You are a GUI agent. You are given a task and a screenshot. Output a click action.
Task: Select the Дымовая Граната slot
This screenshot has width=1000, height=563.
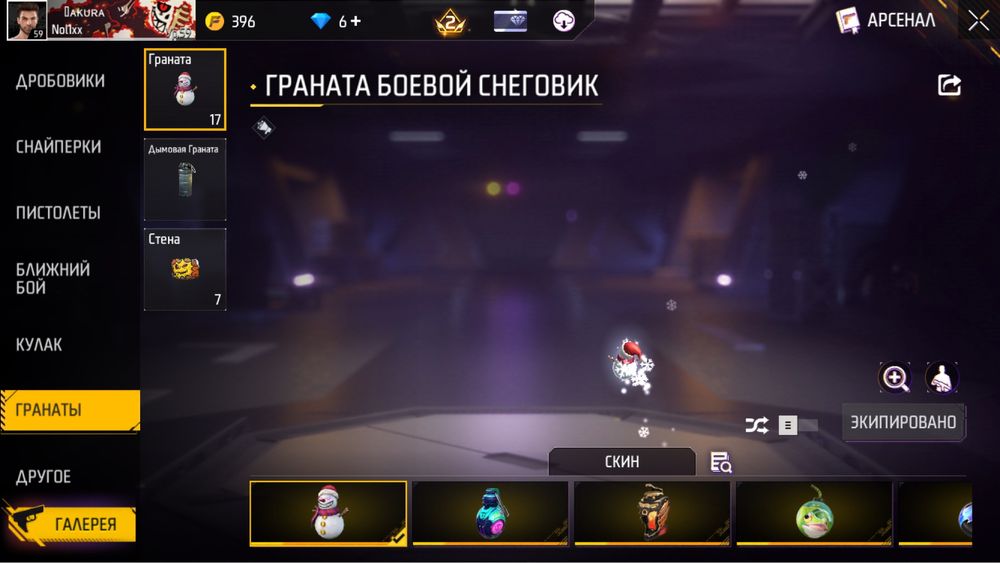[185, 180]
